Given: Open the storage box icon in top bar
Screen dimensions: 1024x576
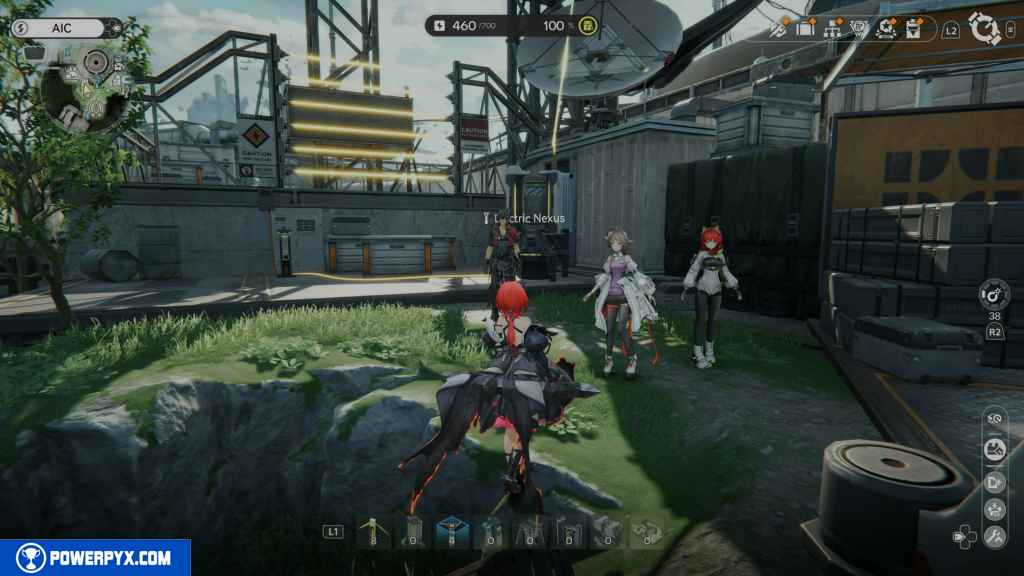Looking at the screenshot, I should pos(806,29).
